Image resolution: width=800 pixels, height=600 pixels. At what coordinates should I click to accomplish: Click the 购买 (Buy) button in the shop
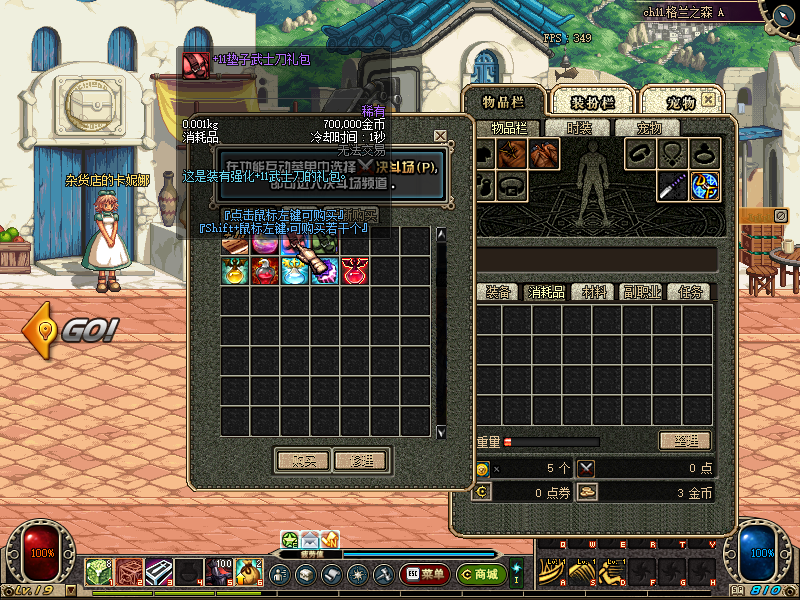[302, 461]
